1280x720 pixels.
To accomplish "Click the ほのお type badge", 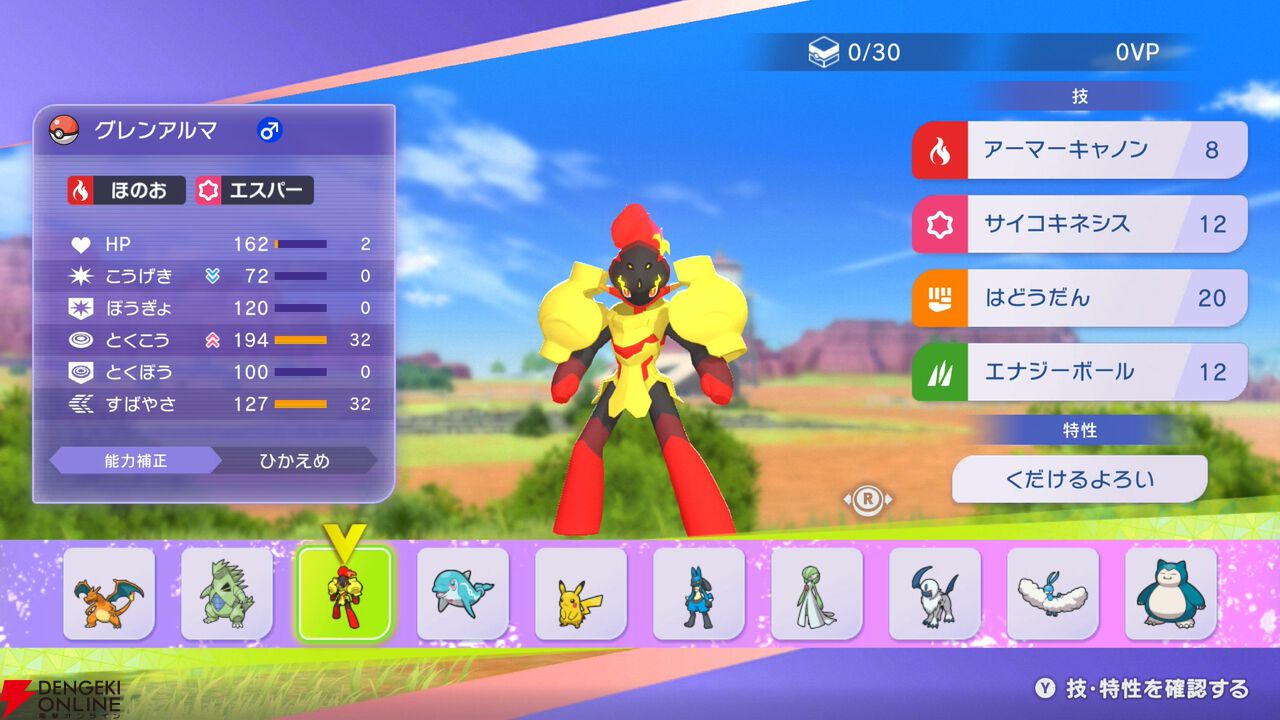I will click(125, 190).
